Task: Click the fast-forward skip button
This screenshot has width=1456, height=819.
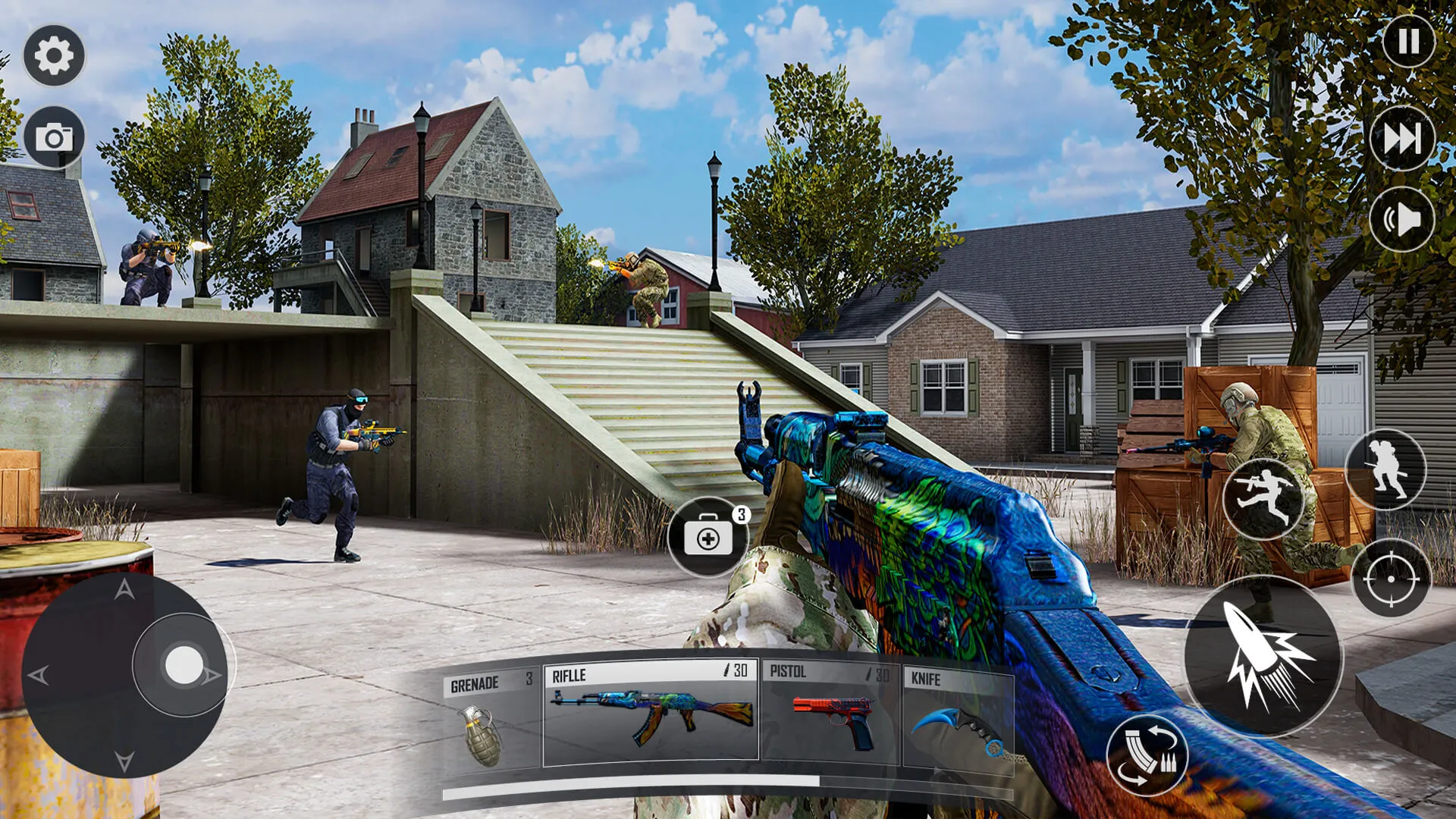Action: tap(1402, 139)
